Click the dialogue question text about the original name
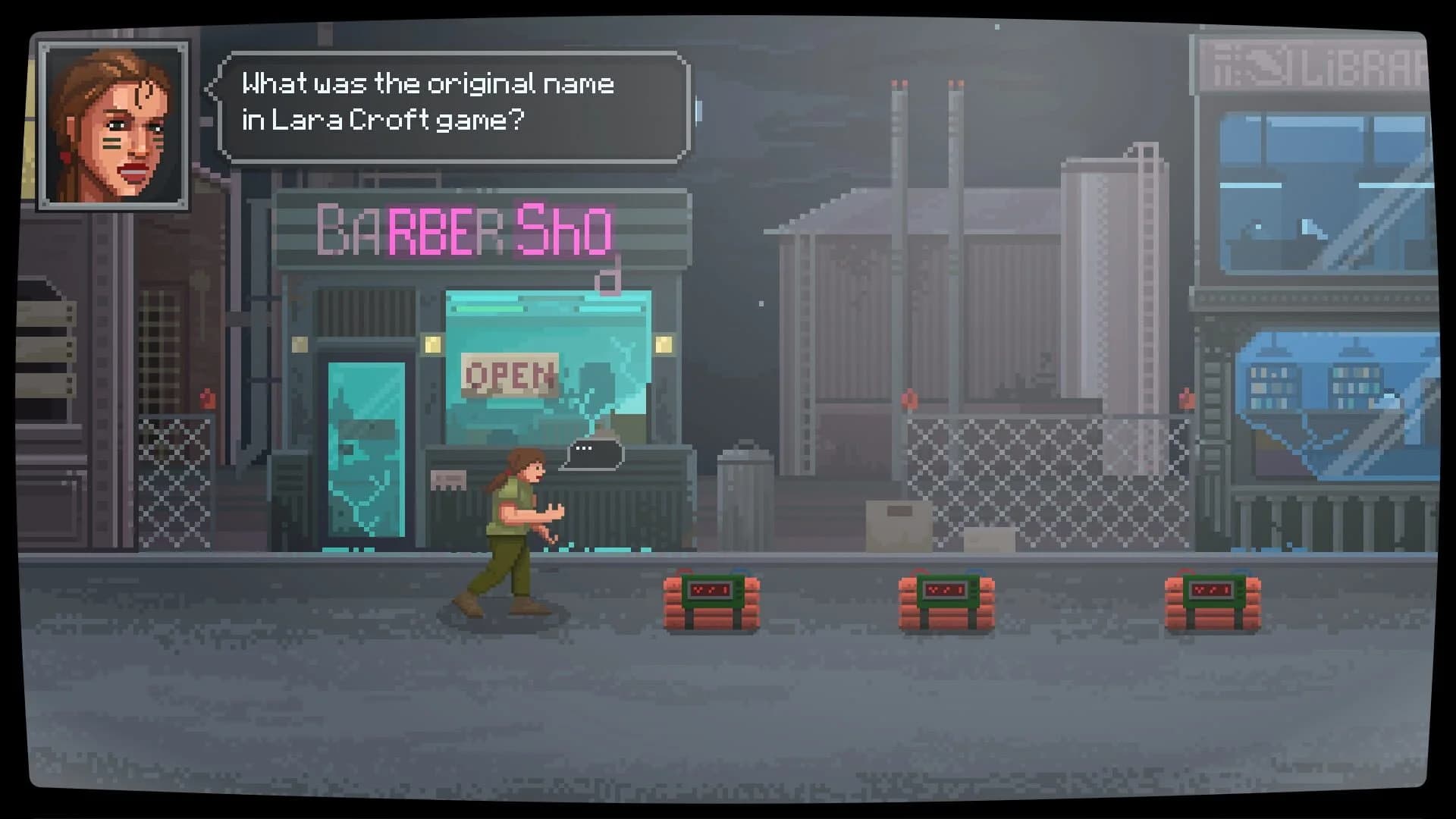 pos(428,83)
